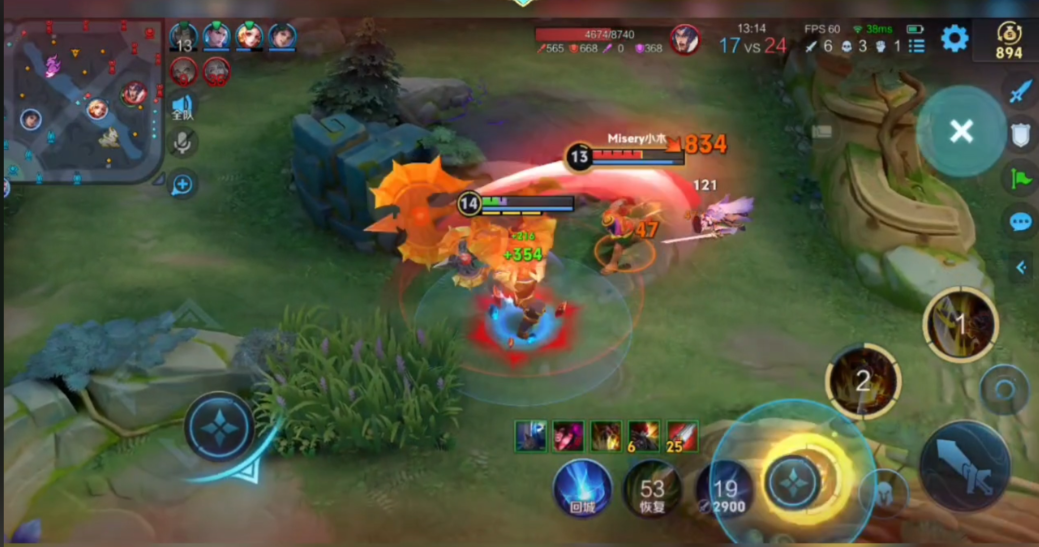
Task: Open the settings gear
Action: tap(955, 39)
